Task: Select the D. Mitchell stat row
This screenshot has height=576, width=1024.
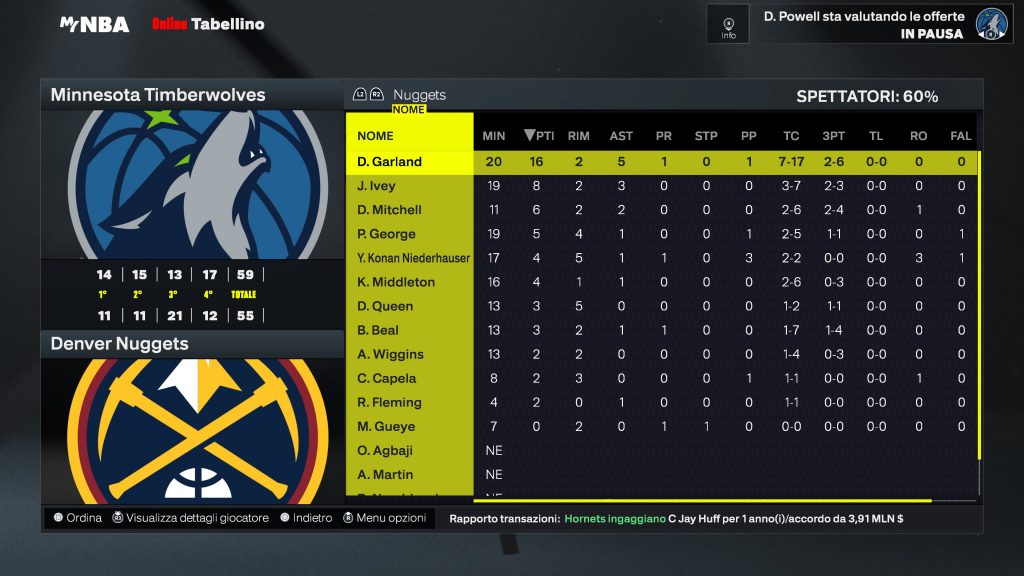Action: (x=389, y=210)
